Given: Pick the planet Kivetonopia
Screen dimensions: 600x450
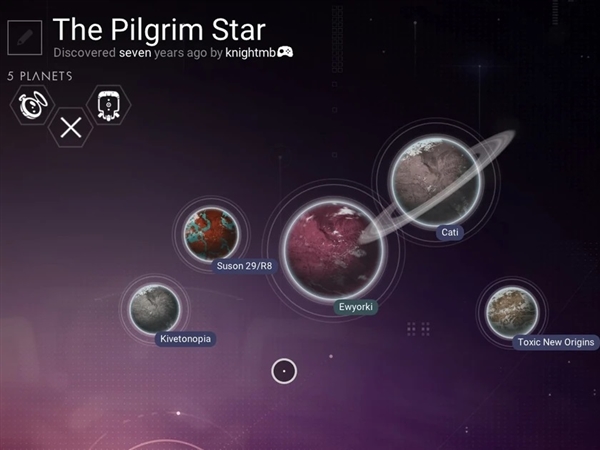Looking at the screenshot, I should pyautogui.click(x=154, y=307).
